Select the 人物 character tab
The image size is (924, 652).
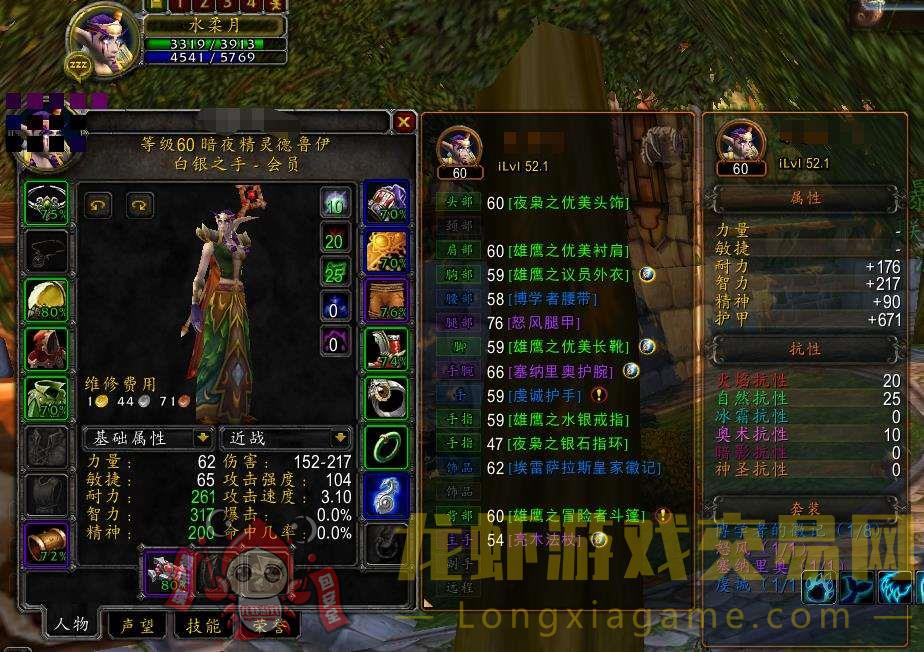click(x=72, y=625)
